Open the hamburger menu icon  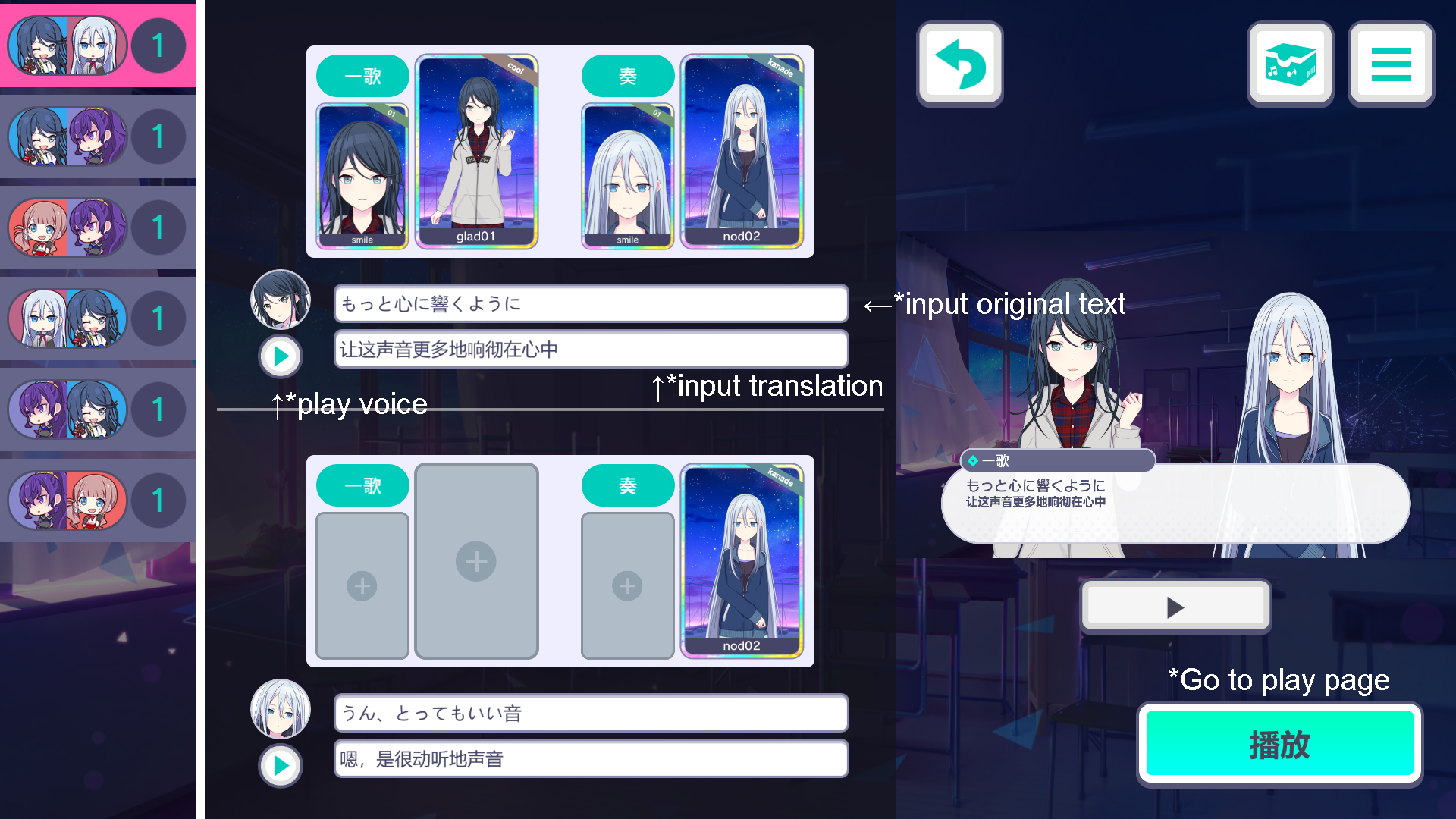tap(1391, 64)
